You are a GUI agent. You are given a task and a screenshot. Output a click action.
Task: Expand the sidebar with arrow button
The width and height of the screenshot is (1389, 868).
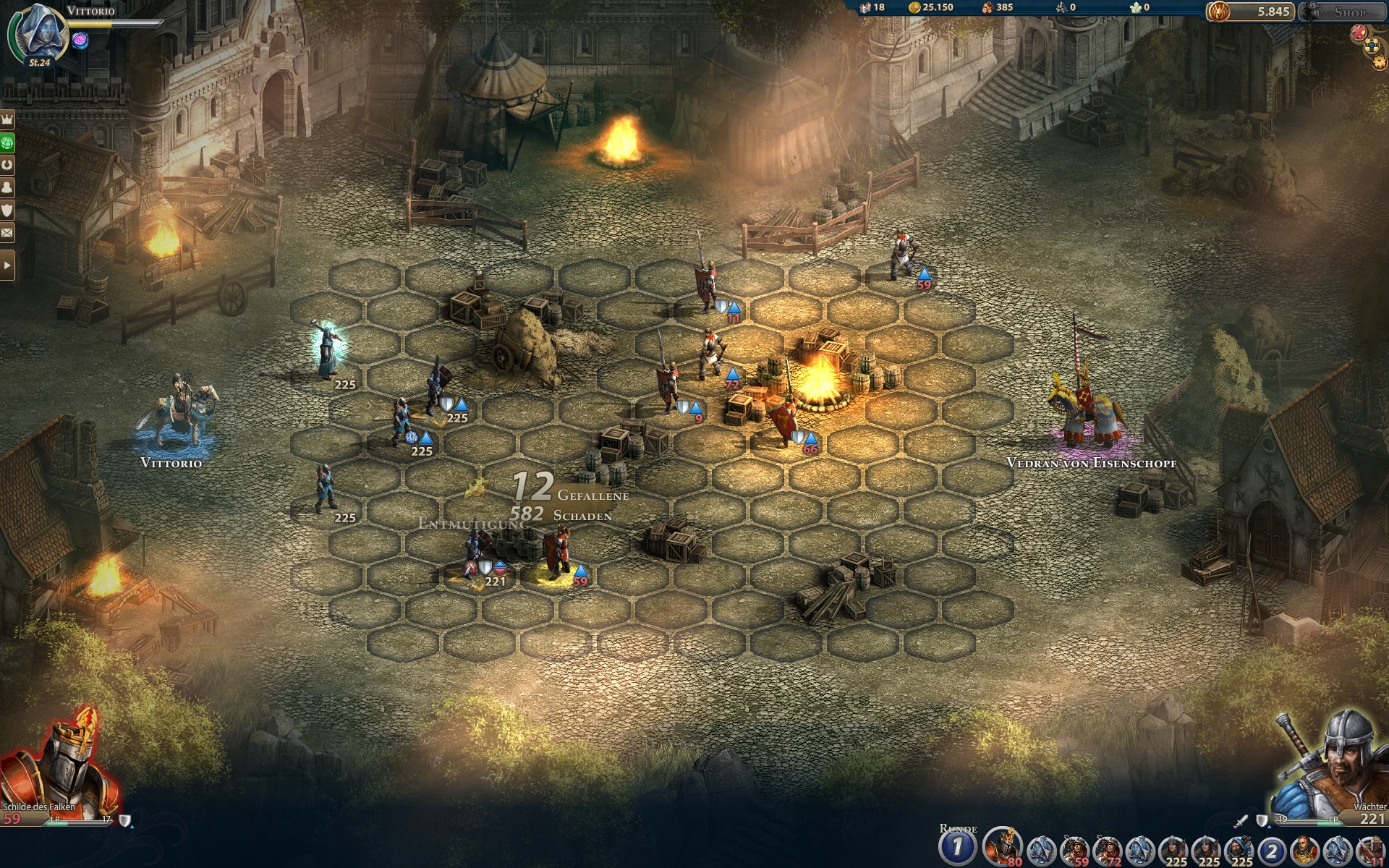[7, 265]
